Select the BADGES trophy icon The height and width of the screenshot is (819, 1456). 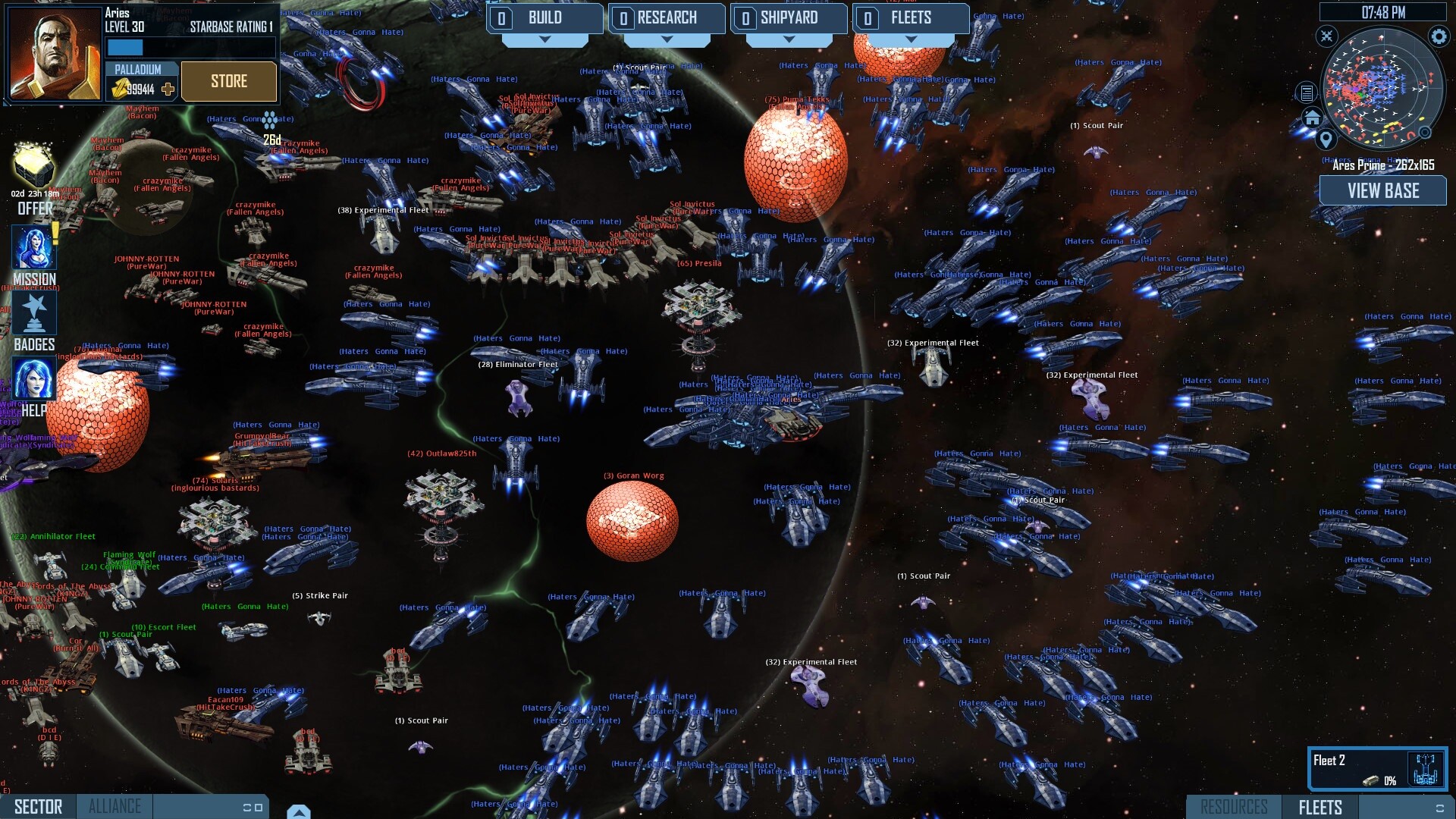pos(33,311)
